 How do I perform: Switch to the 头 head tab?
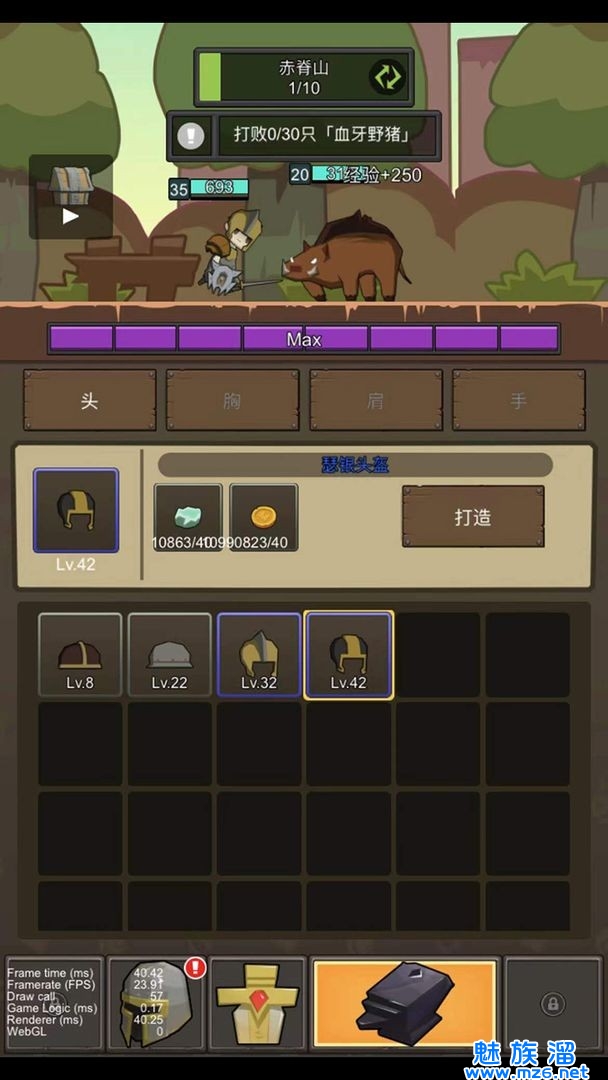coord(90,401)
